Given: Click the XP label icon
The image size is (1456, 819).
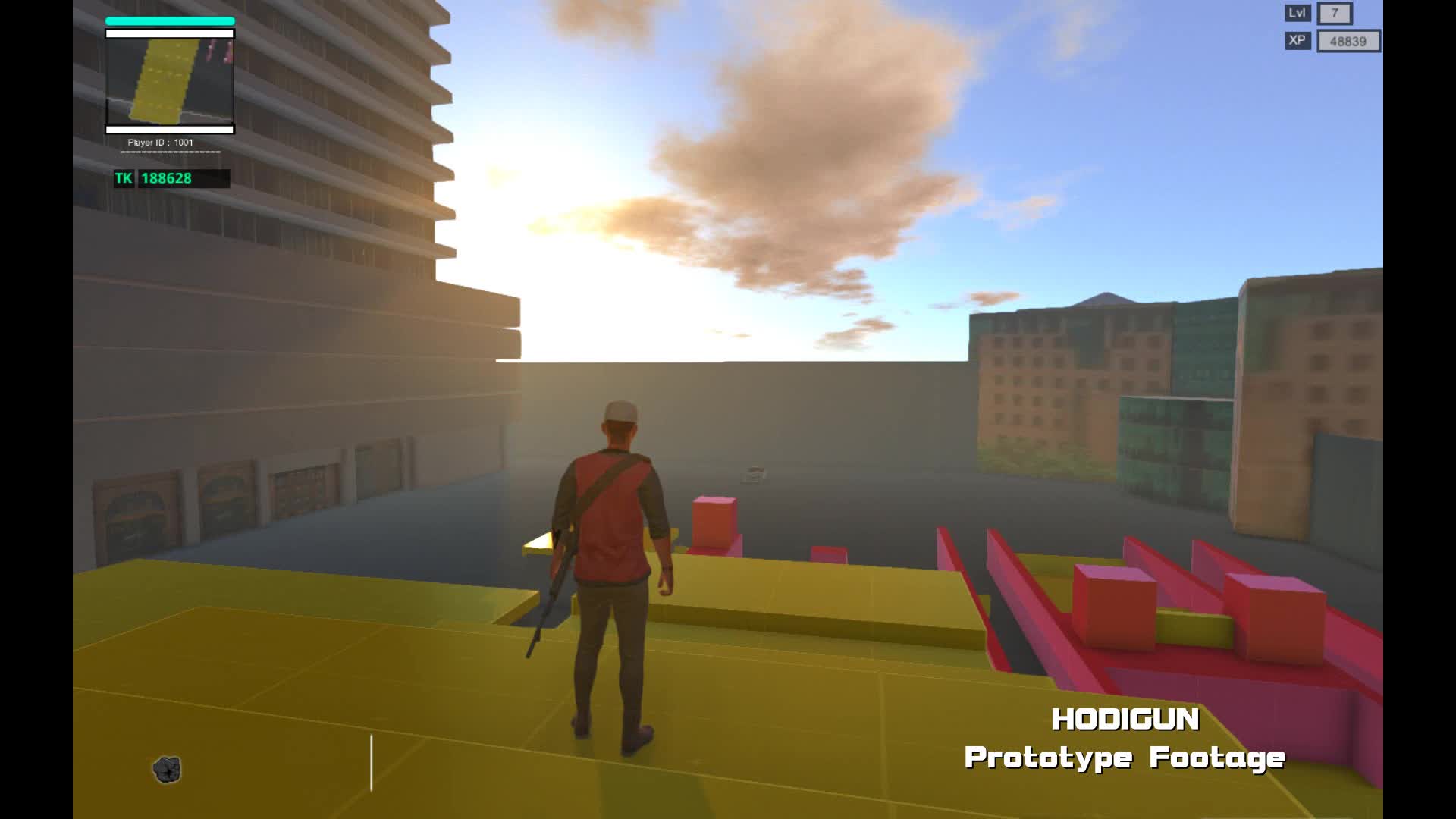Looking at the screenshot, I should point(1298,42).
